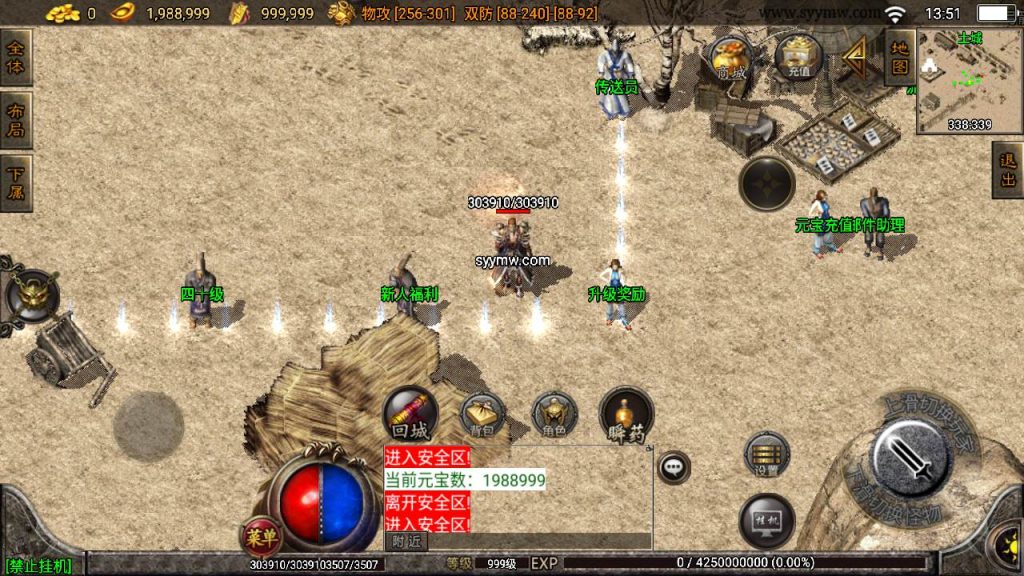Open the 角色 character sheet
The image size is (1024, 576).
click(554, 414)
